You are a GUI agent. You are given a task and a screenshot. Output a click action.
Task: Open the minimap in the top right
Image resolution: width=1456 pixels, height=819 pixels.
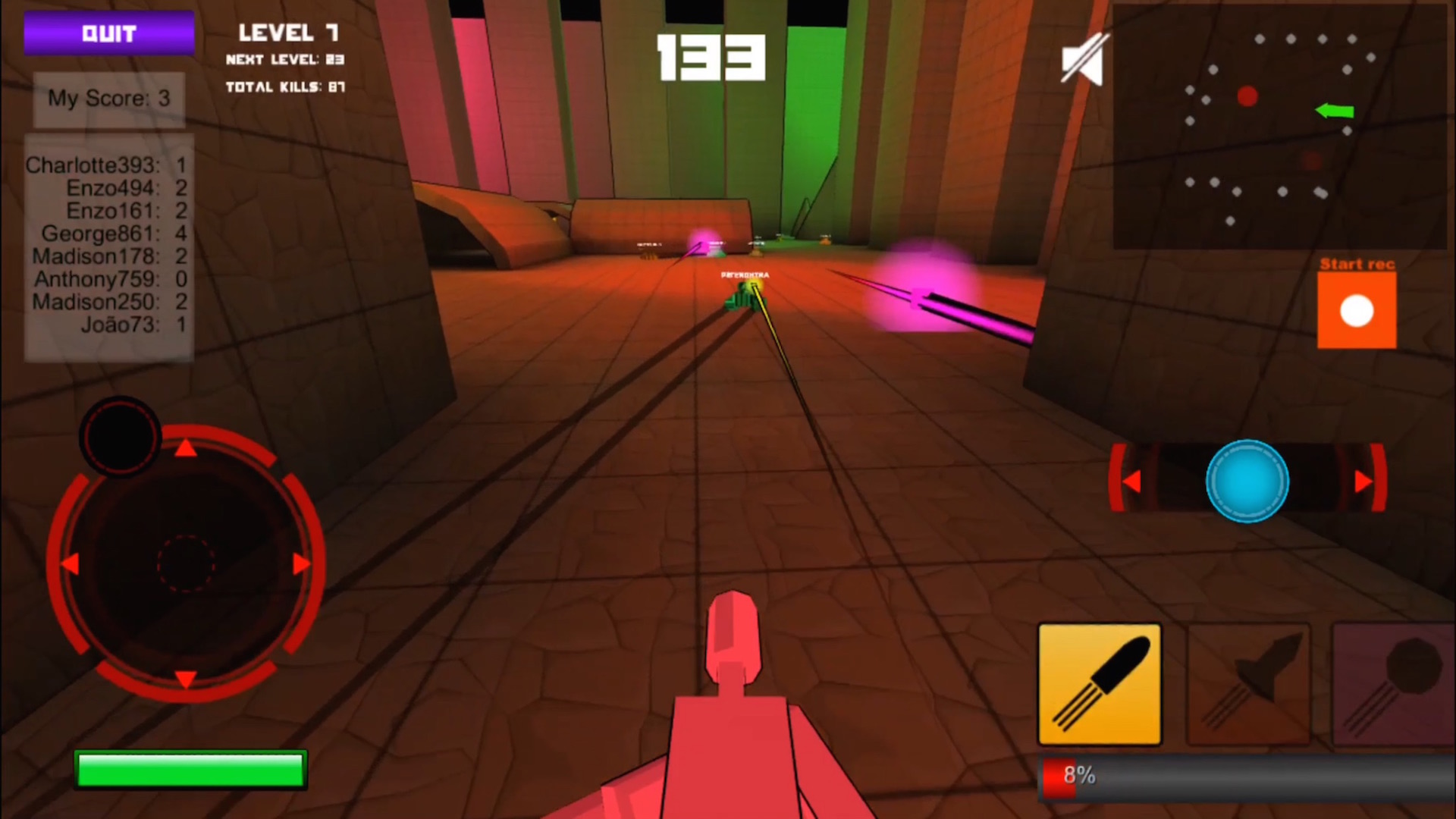[1282, 125]
